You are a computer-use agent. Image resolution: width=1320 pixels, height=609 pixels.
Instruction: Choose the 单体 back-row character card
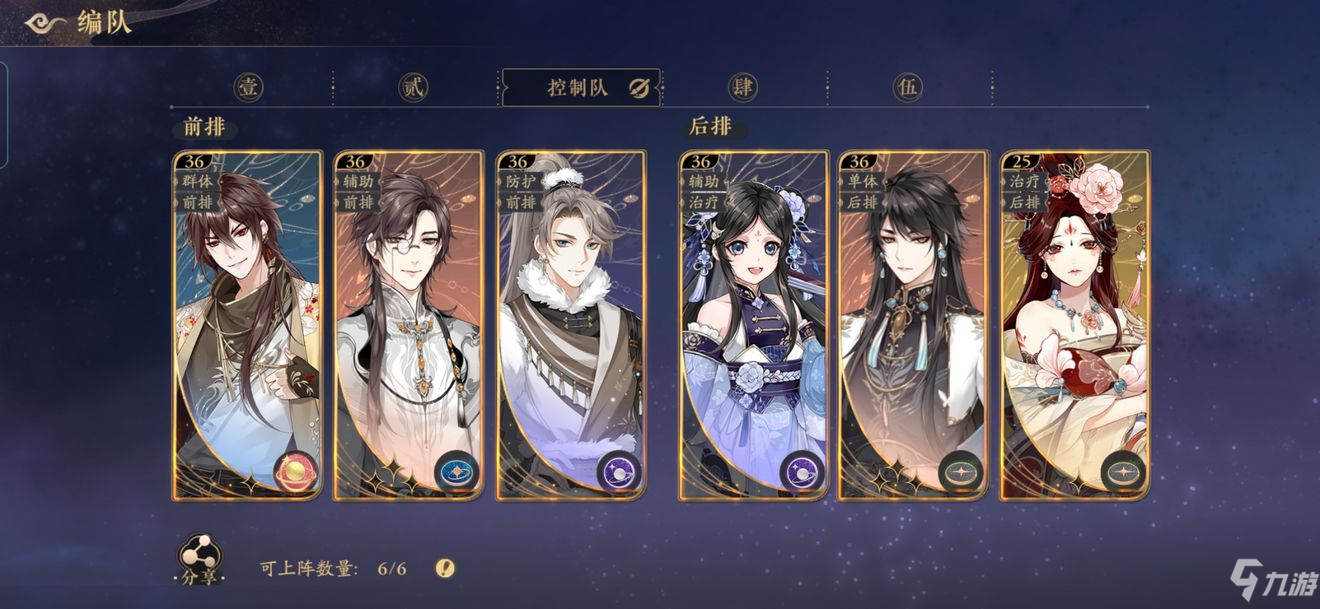pyautogui.click(x=913, y=325)
